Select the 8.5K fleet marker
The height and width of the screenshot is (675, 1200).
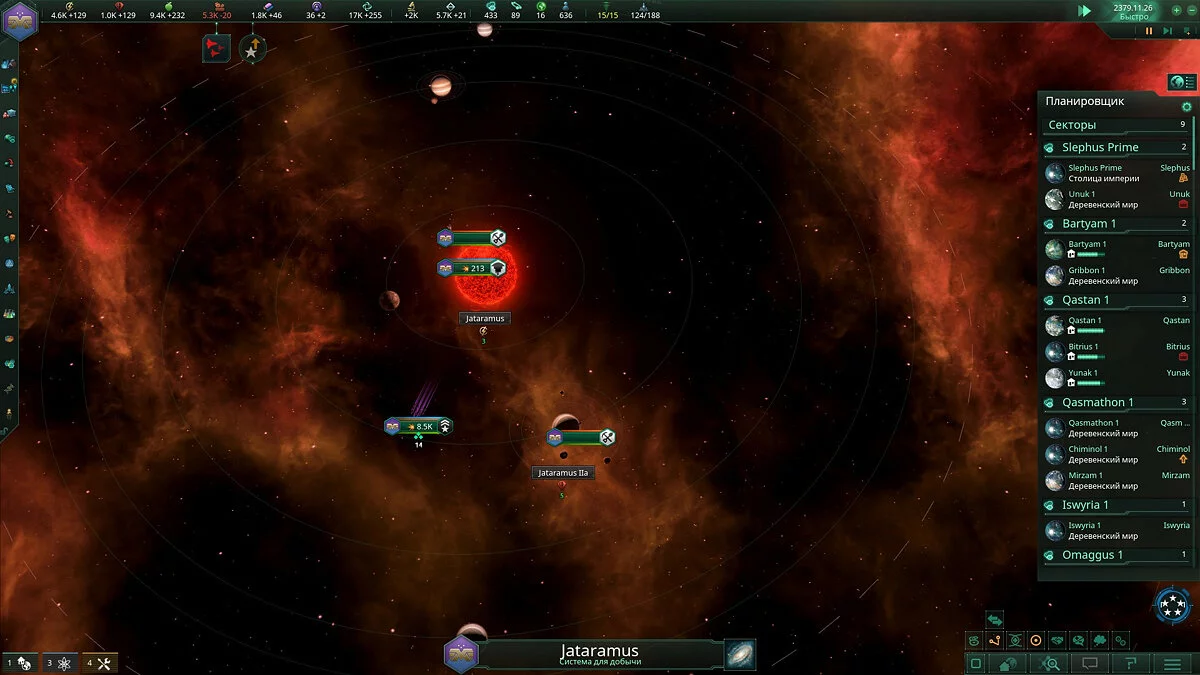click(419, 426)
